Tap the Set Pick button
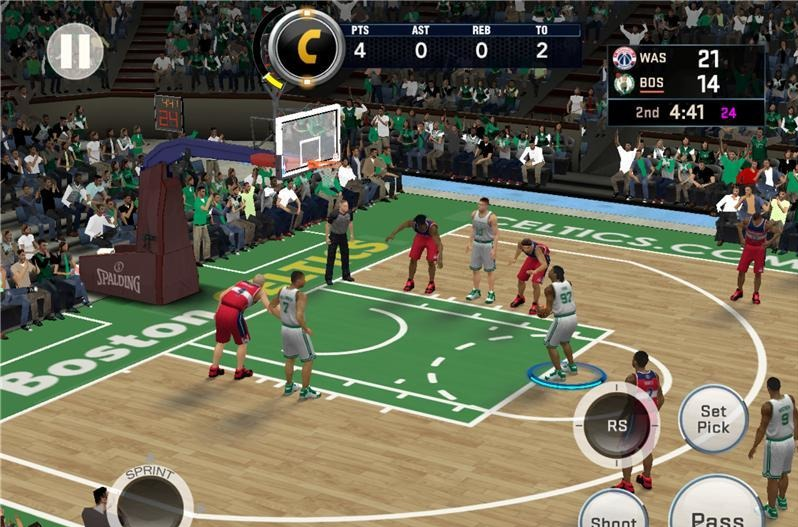Viewport: 798px width, 527px height. tap(713, 419)
